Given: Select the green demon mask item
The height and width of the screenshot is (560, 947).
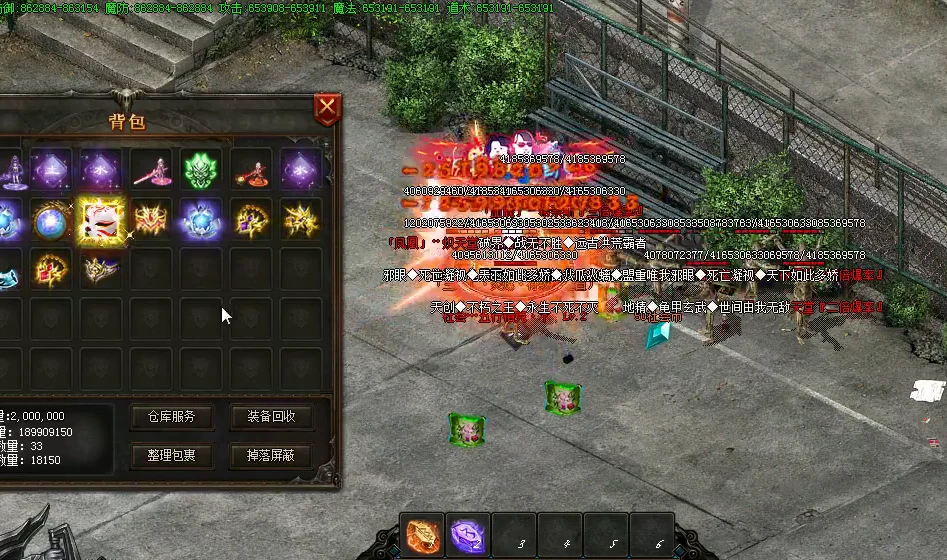Looking at the screenshot, I should 201,169.
